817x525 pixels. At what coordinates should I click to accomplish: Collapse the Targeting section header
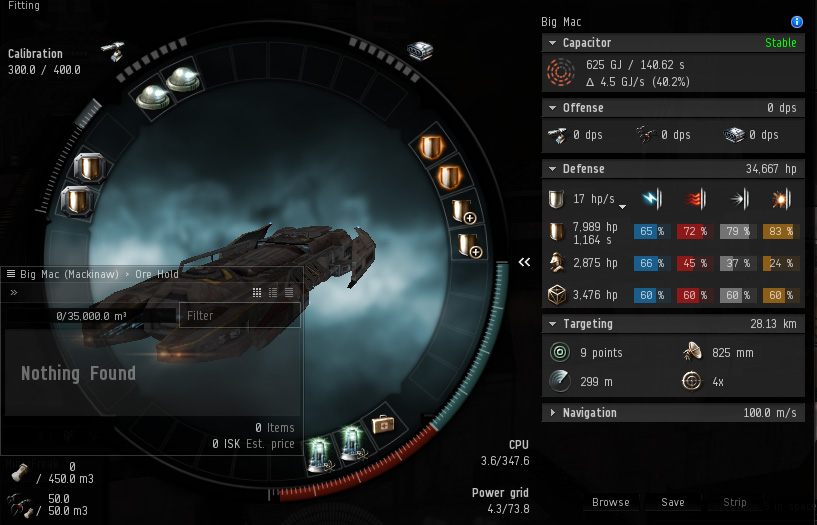[x=552, y=324]
